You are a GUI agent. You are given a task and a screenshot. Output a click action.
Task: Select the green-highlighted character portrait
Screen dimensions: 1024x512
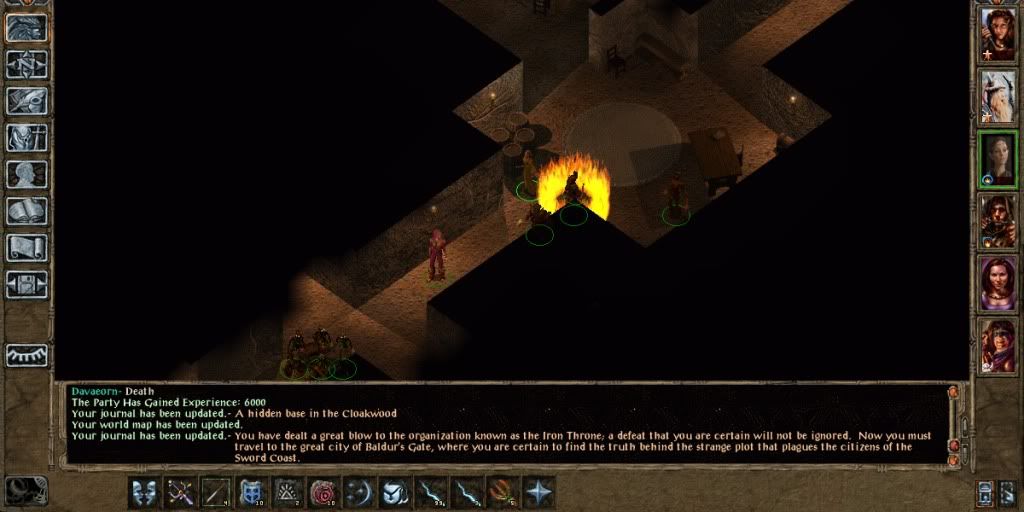pyautogui.click(x=998, y=159)
